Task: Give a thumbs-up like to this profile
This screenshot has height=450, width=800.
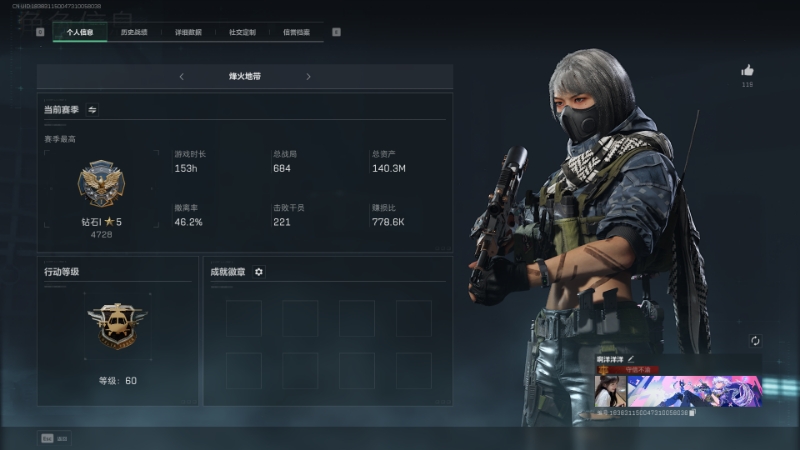Action: pyautogui.click(x=747, y=71)
